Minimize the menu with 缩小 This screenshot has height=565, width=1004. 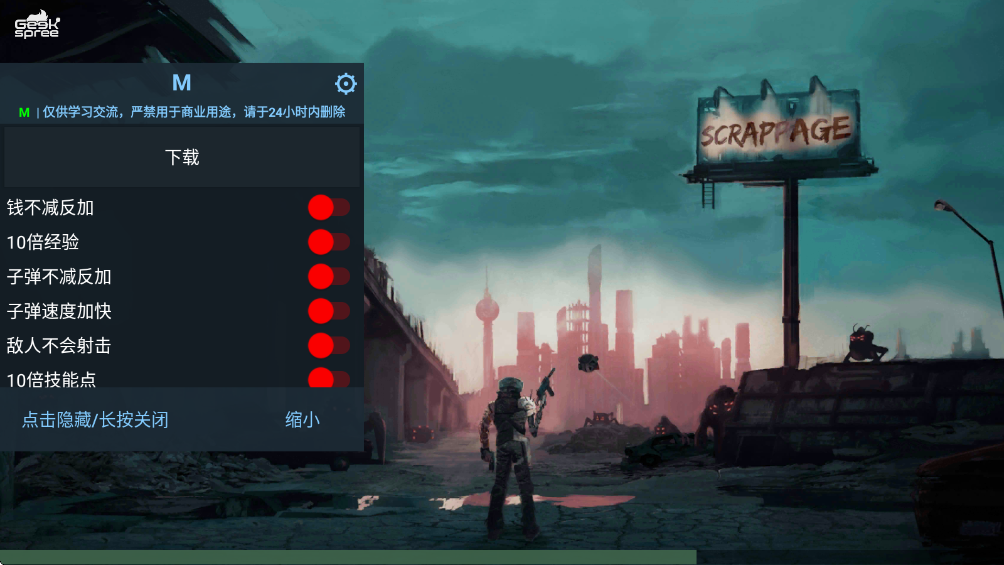(302, 420)
